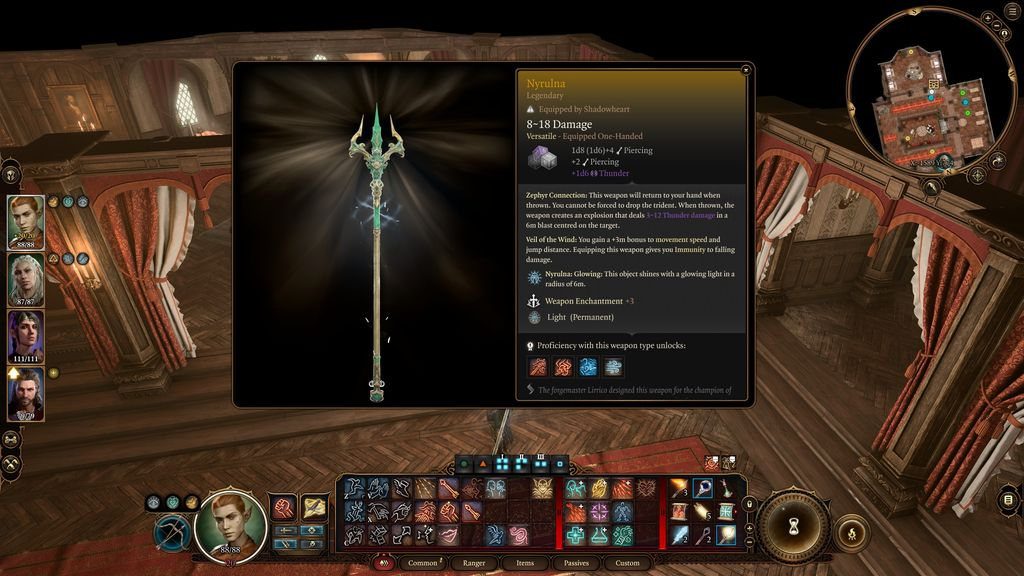Select the white-haired companion portrait
1024x576 pixels.
(x=25, y=279)
